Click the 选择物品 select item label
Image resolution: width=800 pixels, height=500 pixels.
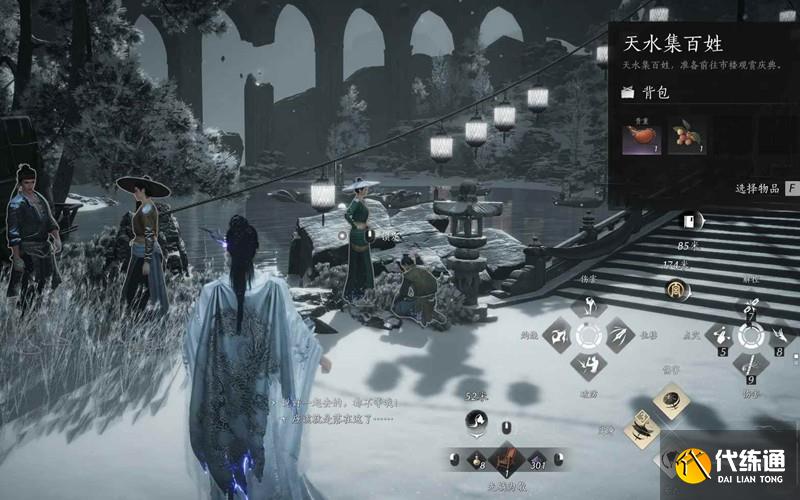coord(759,187)
